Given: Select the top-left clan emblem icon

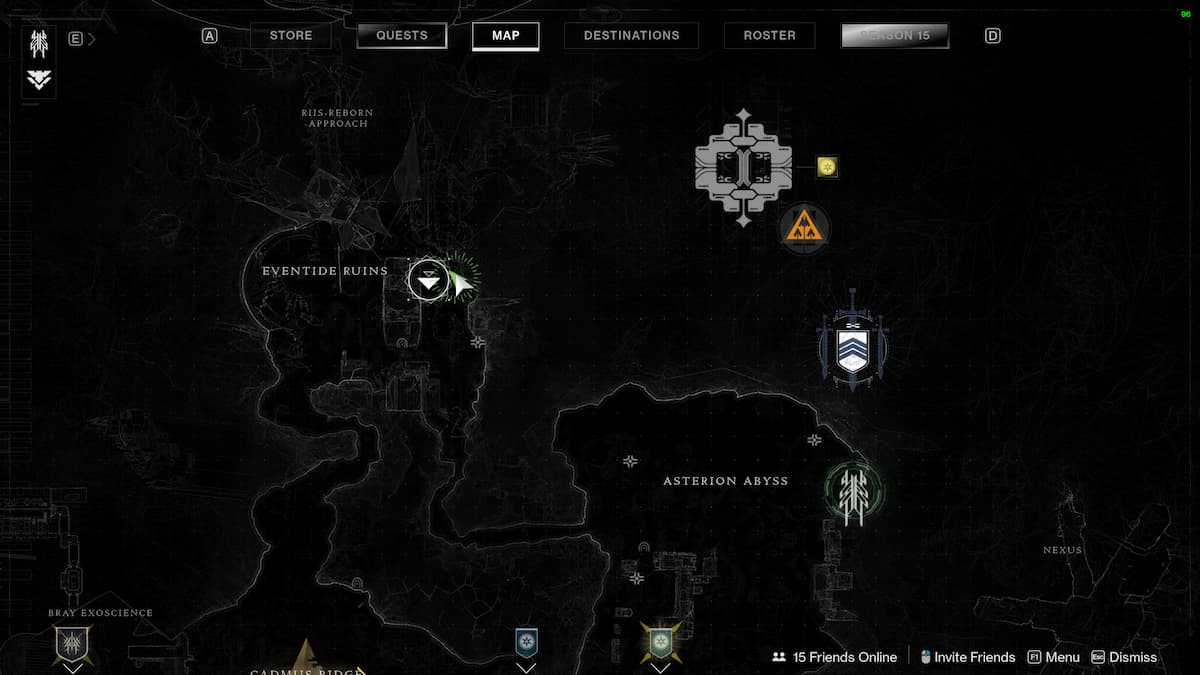Looking at the screenshot, I should point(40,45).
